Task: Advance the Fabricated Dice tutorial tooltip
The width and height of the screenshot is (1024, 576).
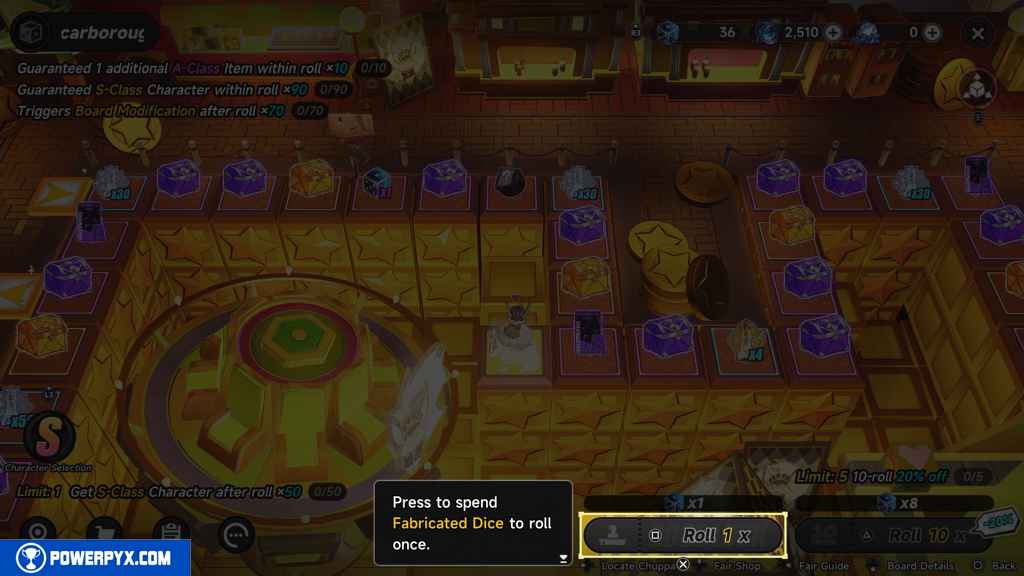Action: click(563, 558)
